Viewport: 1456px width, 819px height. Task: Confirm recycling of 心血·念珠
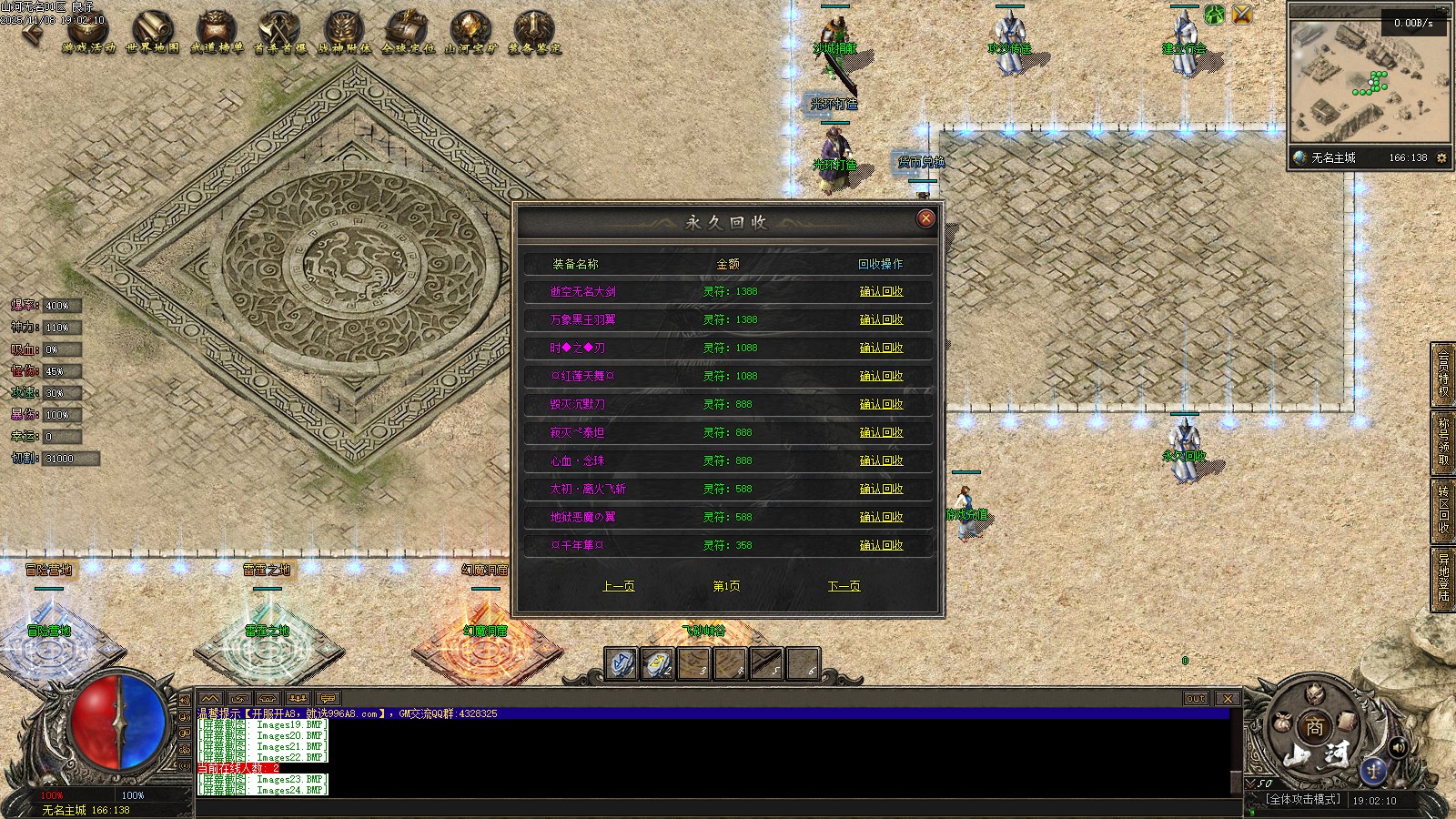point(881,461)
